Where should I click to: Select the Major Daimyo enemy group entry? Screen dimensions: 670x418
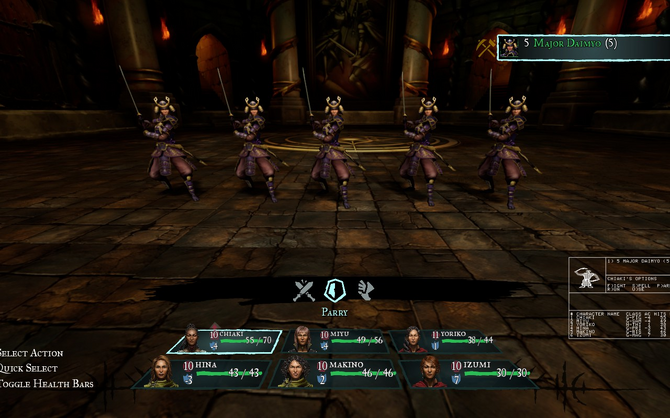[582, 46]
